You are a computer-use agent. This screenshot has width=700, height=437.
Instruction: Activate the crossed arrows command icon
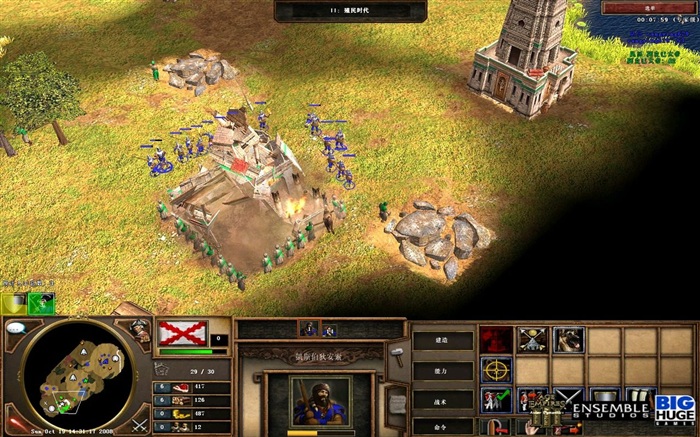point(532,340)
